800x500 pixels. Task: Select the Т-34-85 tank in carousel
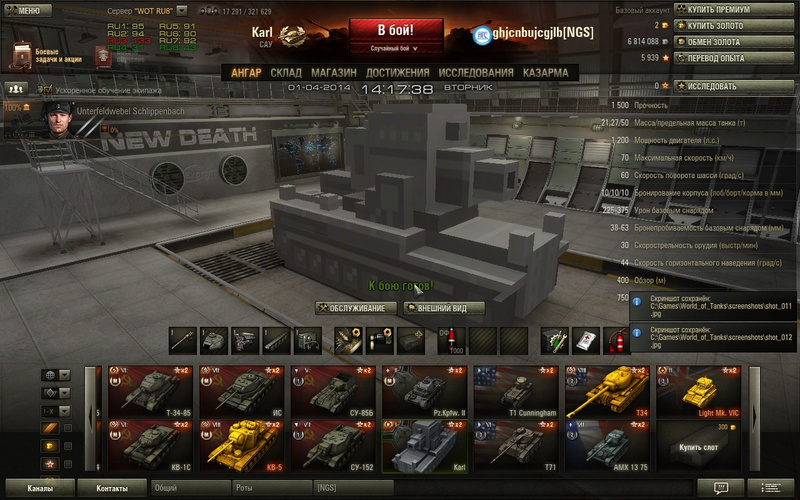150,390
